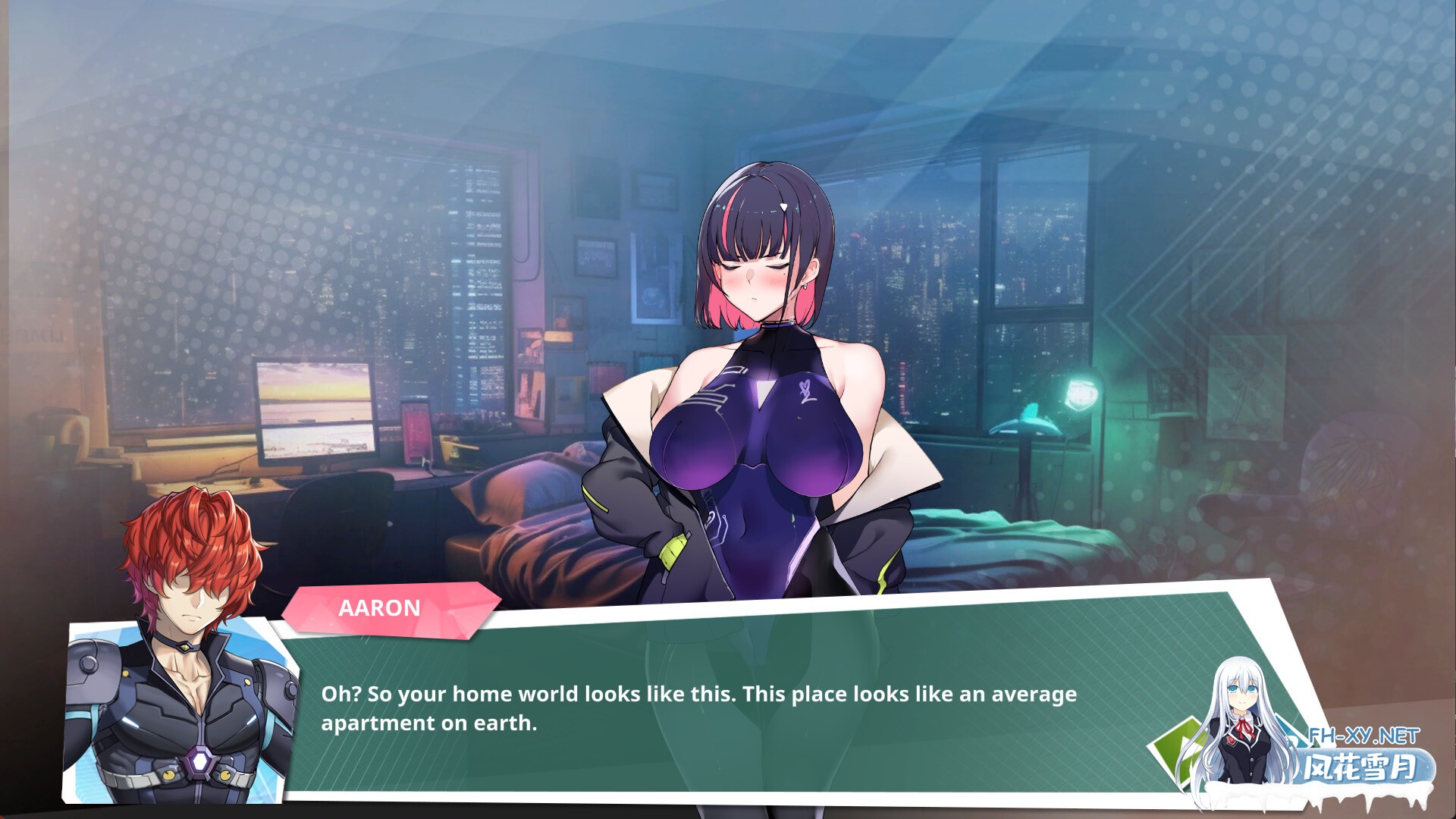Image resolution: width=1456 pixels, height=819 pixels.
Task: Toggle fullscreen on the game window
Action: click(728, 409)
